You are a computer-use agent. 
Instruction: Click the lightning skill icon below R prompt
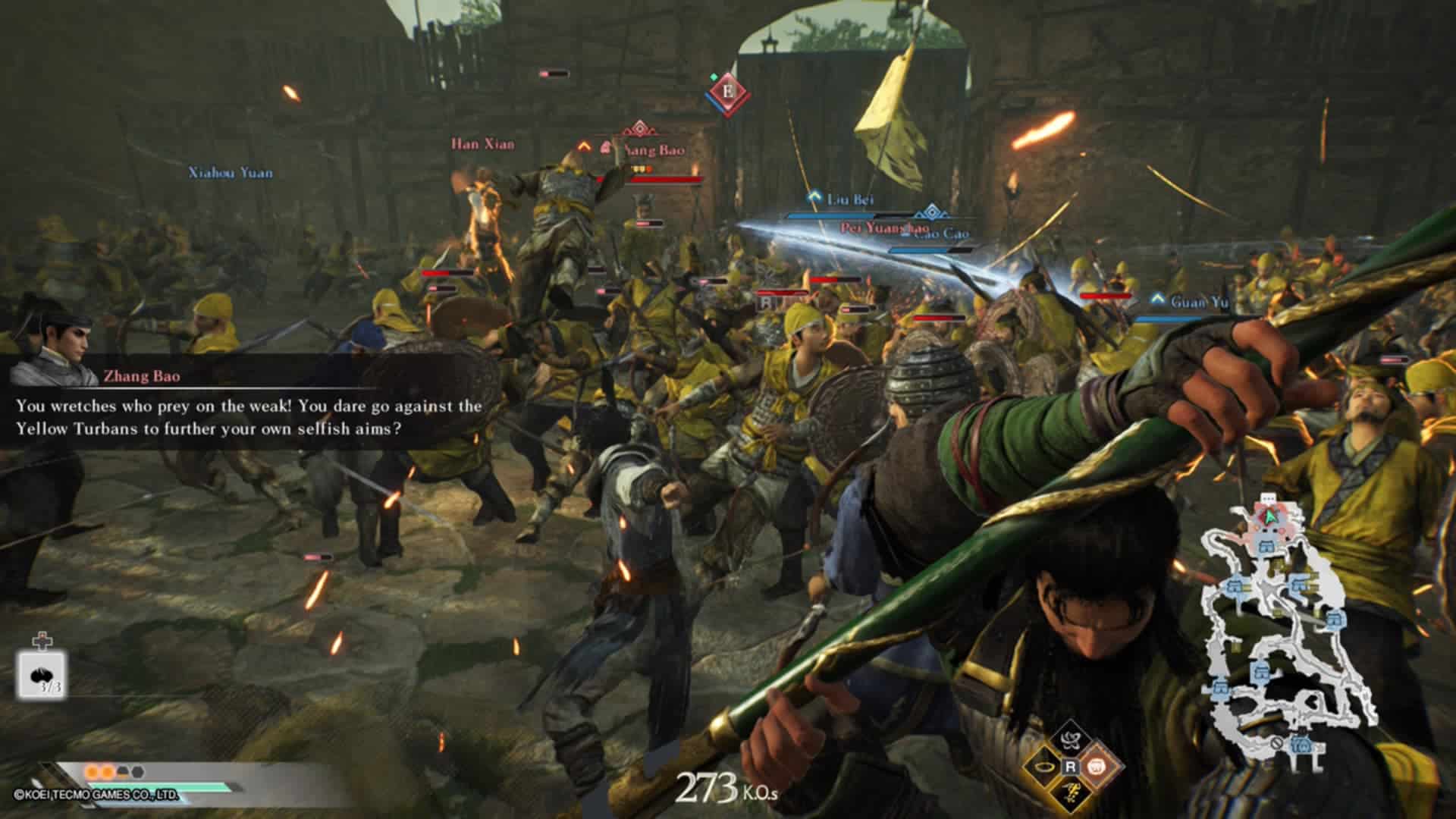(x=1070, y=795)
